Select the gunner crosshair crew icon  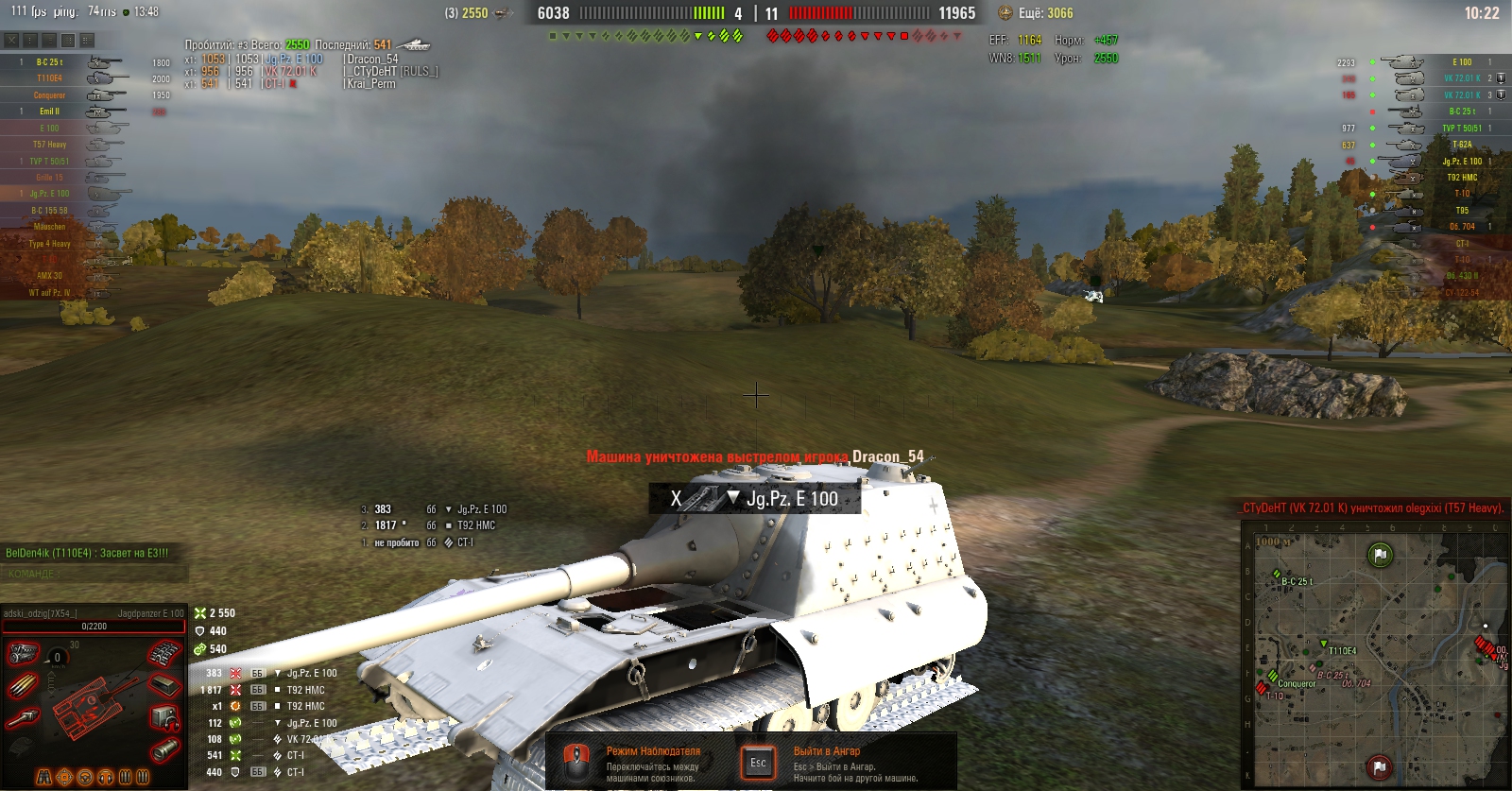click(x=64, y=778)
